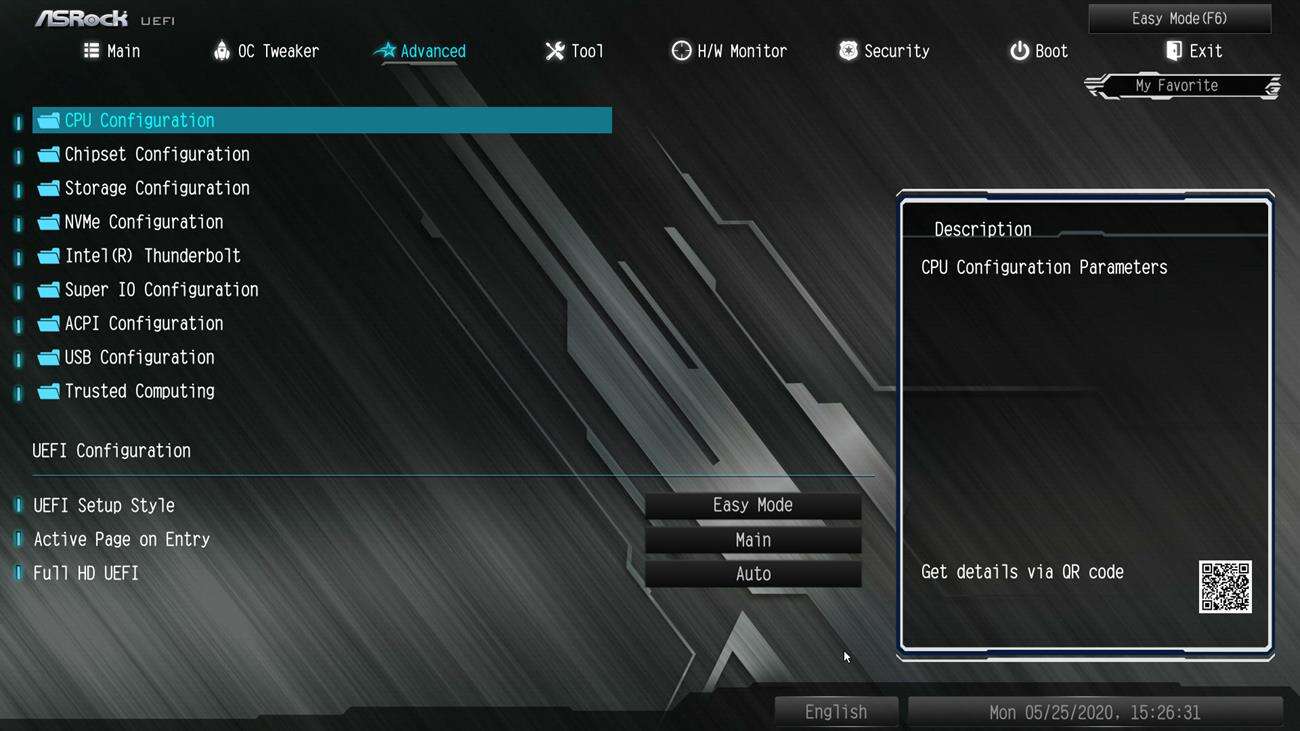This screenshot has height=731, width=1300.
Task: Open the My Favorite panel
Action: tap(1180, 85)
